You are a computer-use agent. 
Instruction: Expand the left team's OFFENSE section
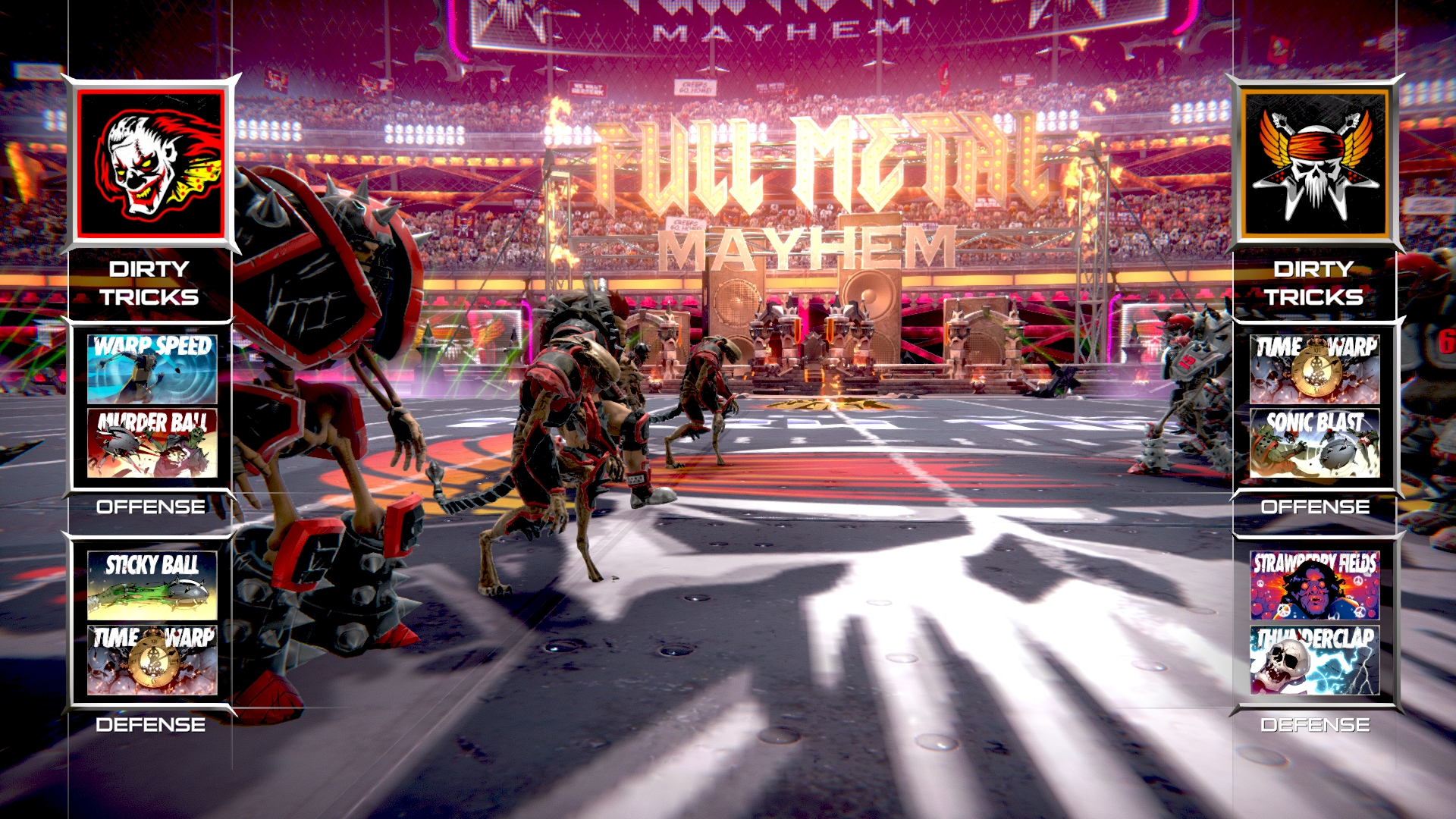point(151,506)
